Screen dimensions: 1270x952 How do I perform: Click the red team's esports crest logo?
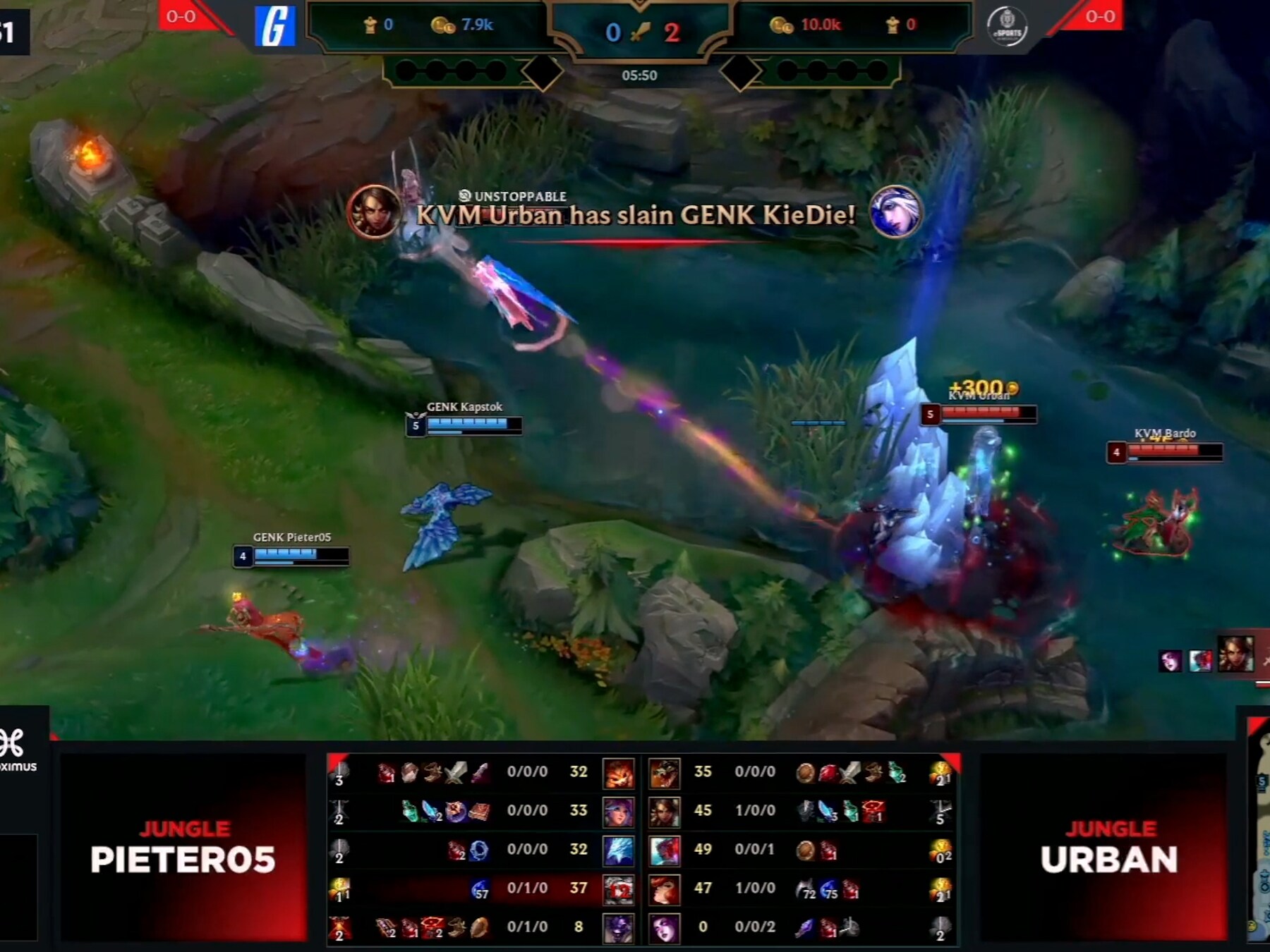[x=1007, y=26]
